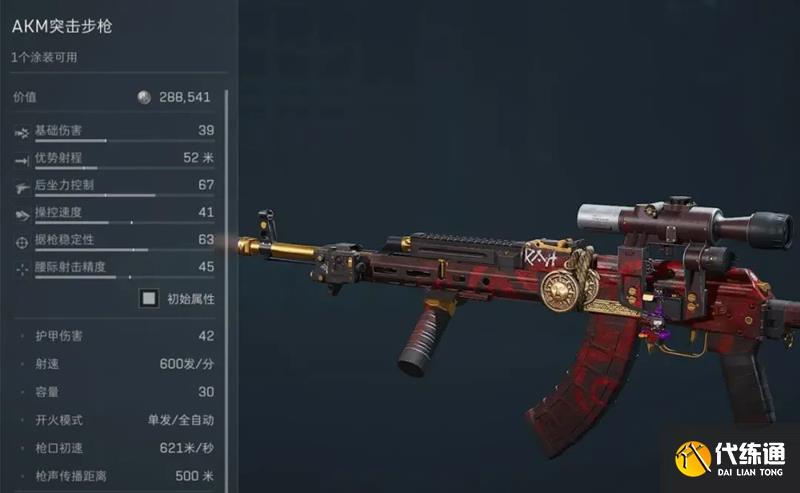This screenshot has height=493, width=800.
Task: Toggle the 初始属性 checkbox
Action: point(149,298)
